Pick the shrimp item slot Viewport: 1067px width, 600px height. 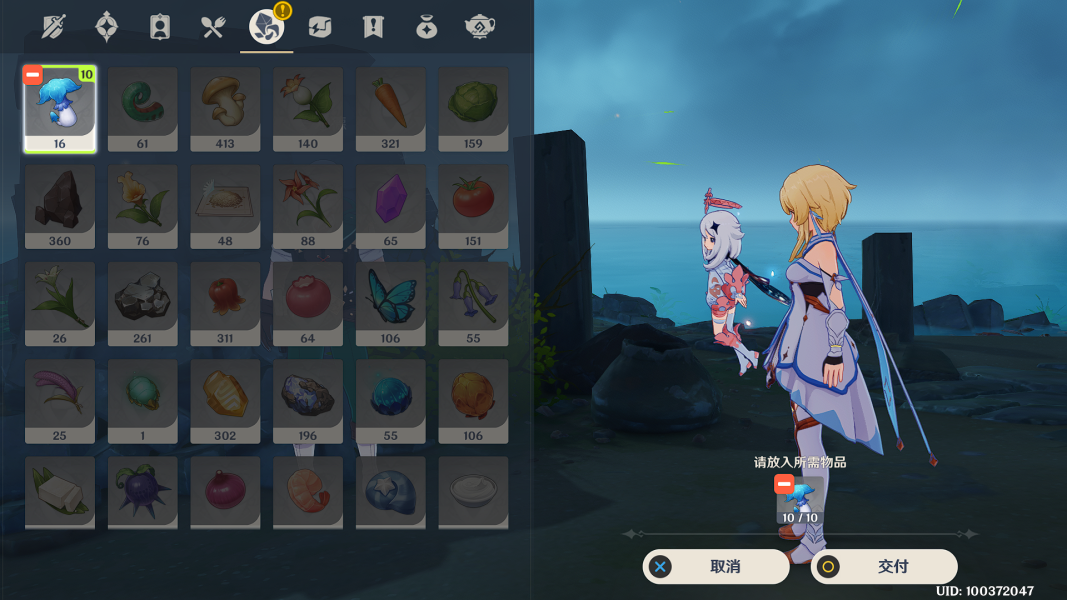point(308,492)
